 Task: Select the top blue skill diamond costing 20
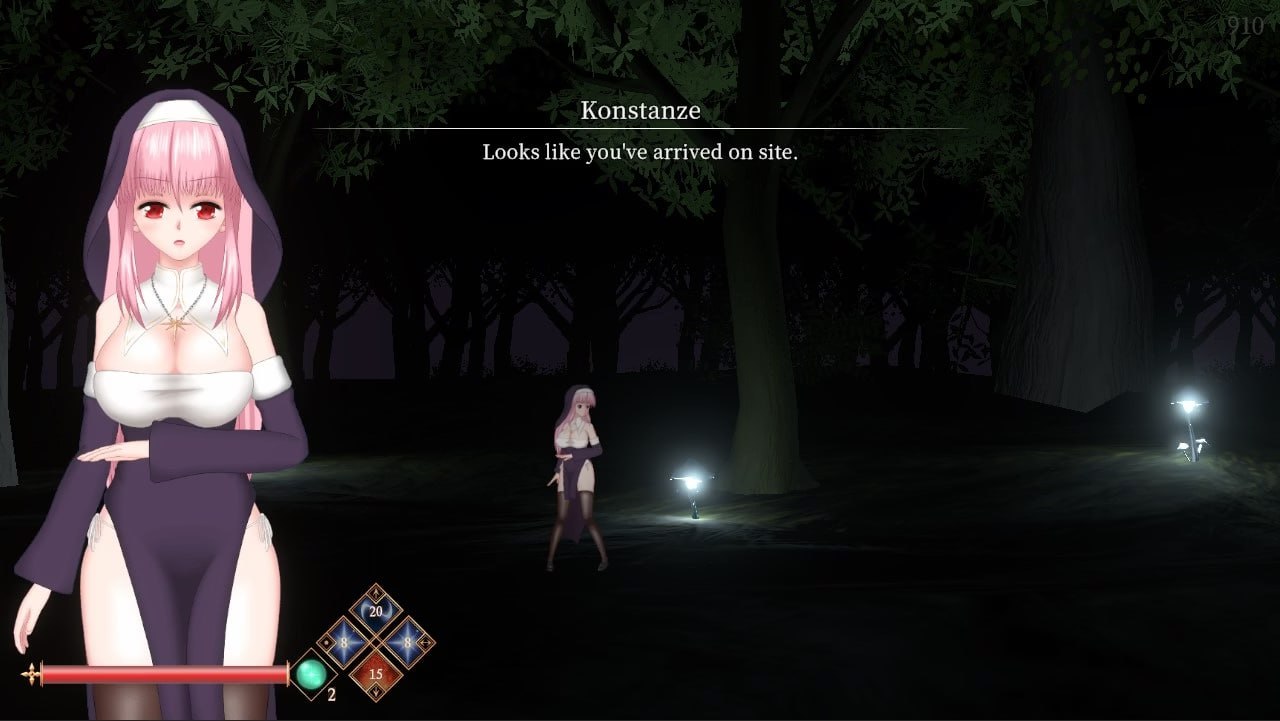(x=374, y=611)
